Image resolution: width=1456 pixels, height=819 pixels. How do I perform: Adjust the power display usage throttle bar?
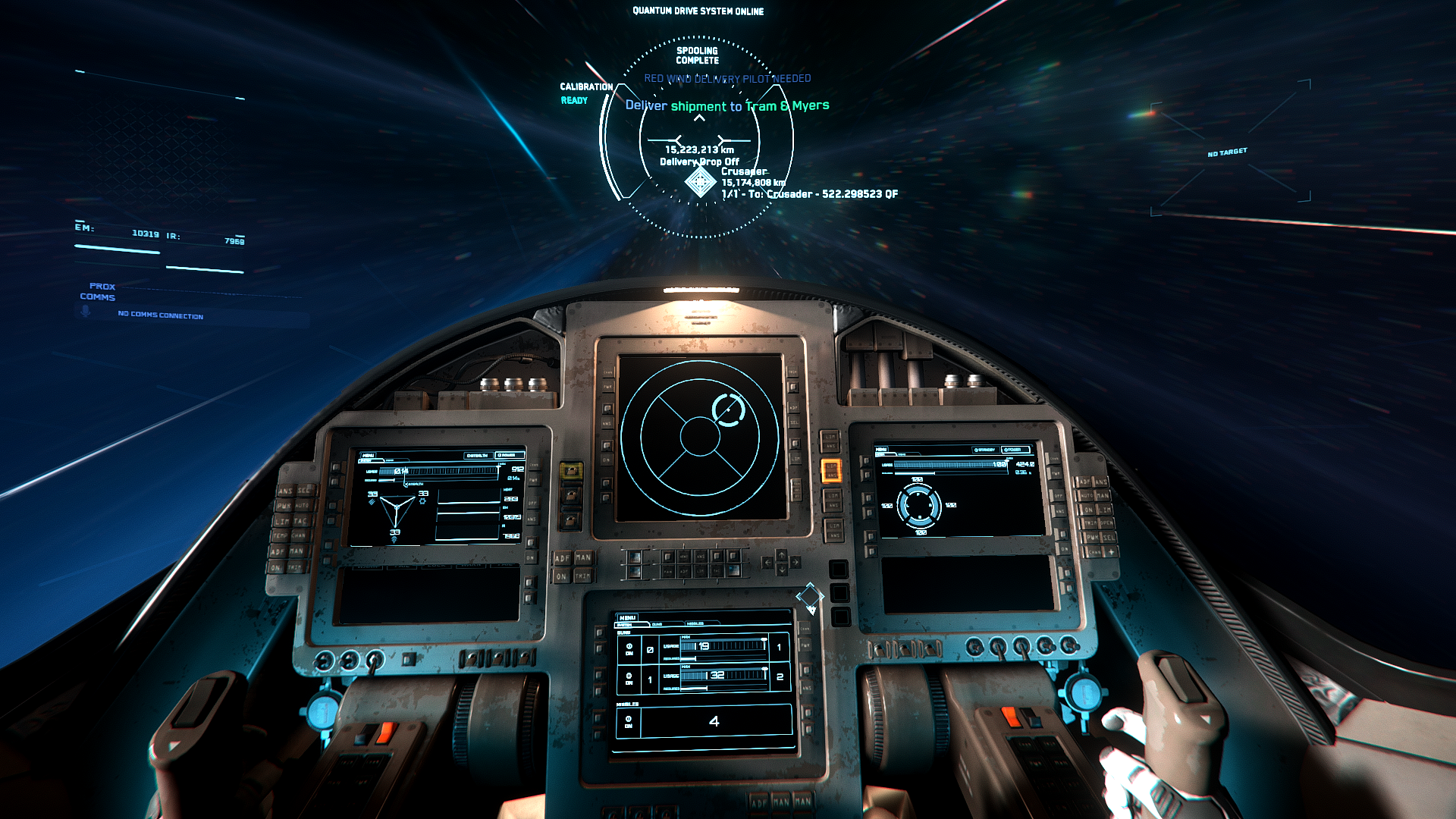[x=444, y=471]
